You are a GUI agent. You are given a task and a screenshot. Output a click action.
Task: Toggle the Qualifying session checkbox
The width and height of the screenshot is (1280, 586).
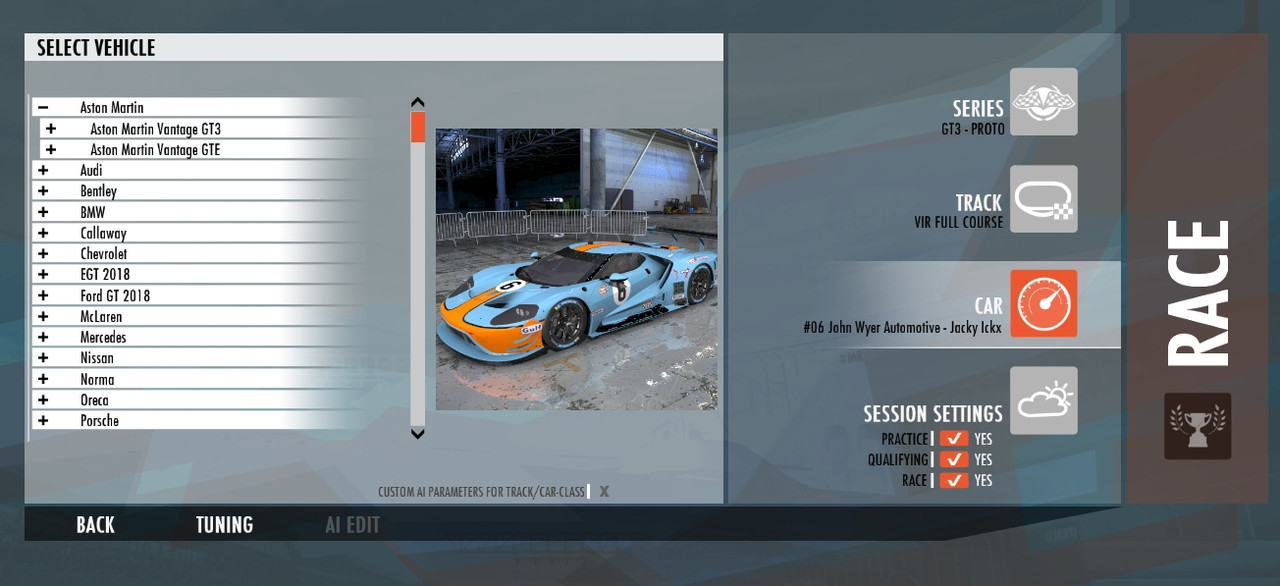coord(954,460)
